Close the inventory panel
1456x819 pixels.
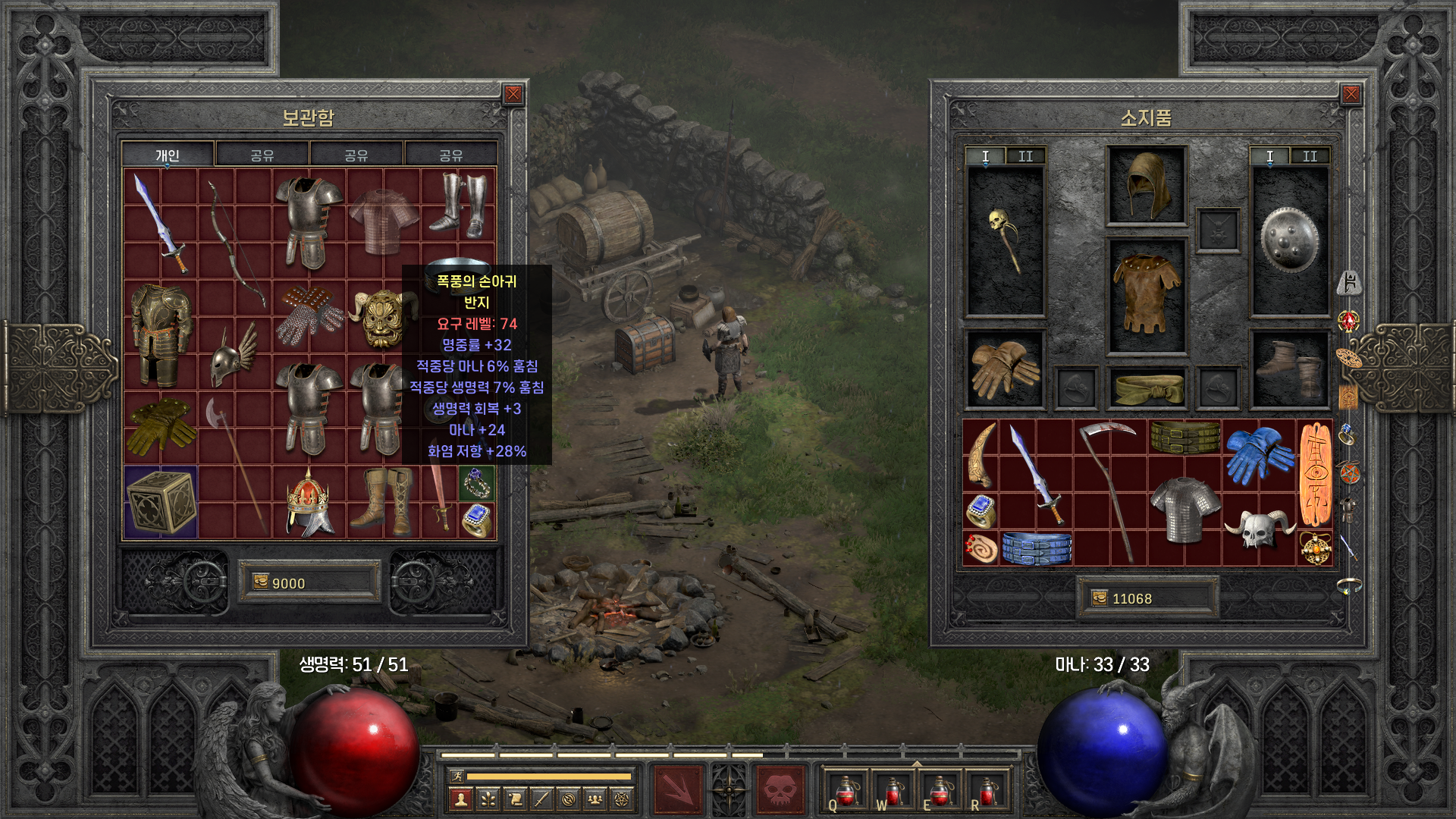point(1351,94)
